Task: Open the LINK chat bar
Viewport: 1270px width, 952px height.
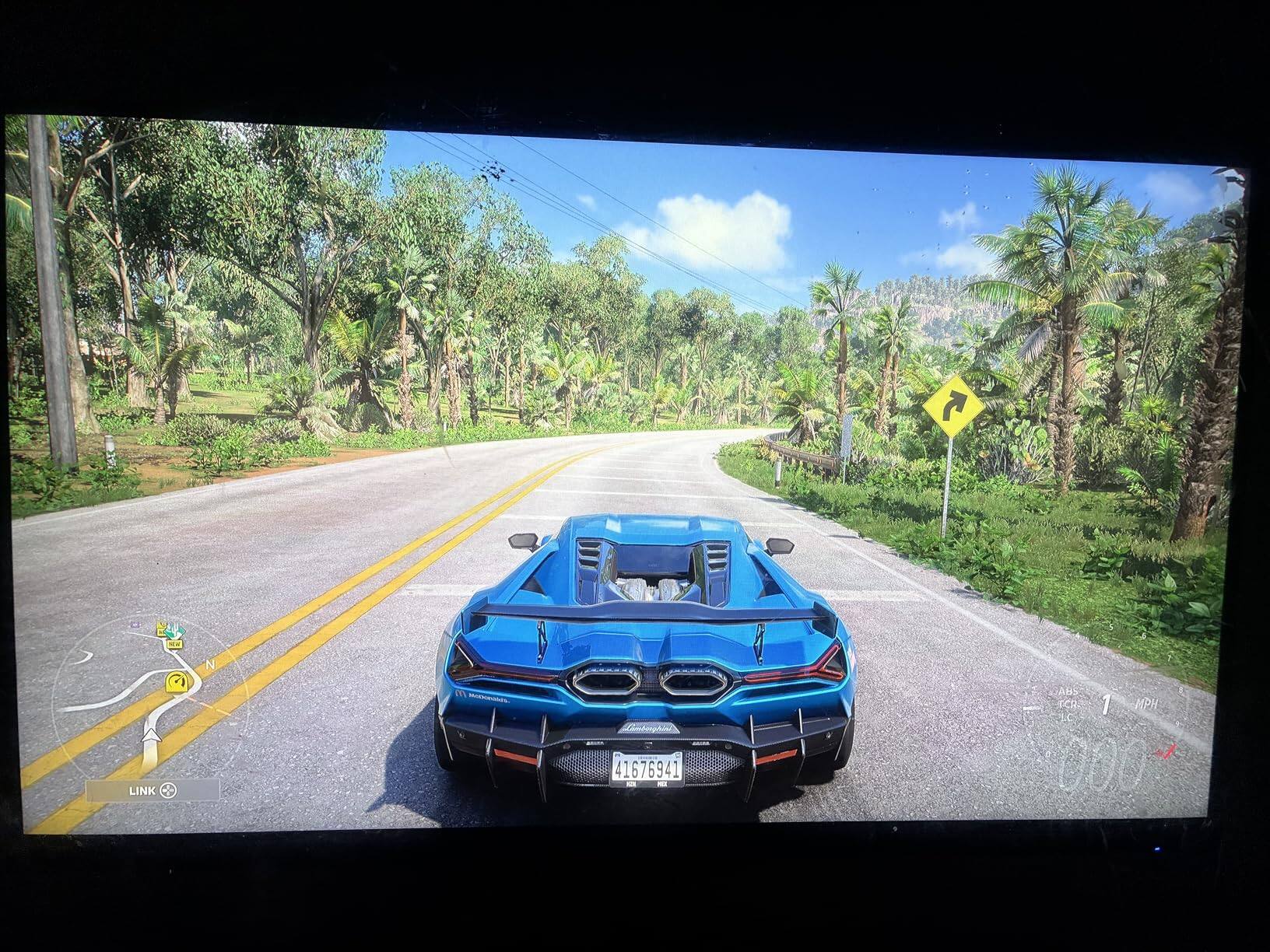Action: pos(153,790)
